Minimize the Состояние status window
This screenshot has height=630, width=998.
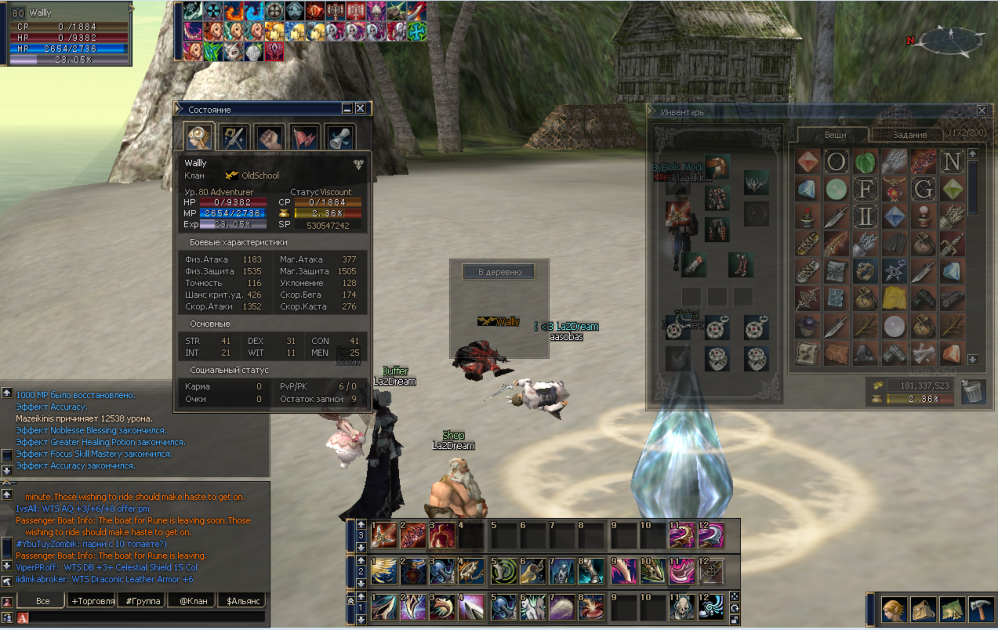click(x=347, y=108)
